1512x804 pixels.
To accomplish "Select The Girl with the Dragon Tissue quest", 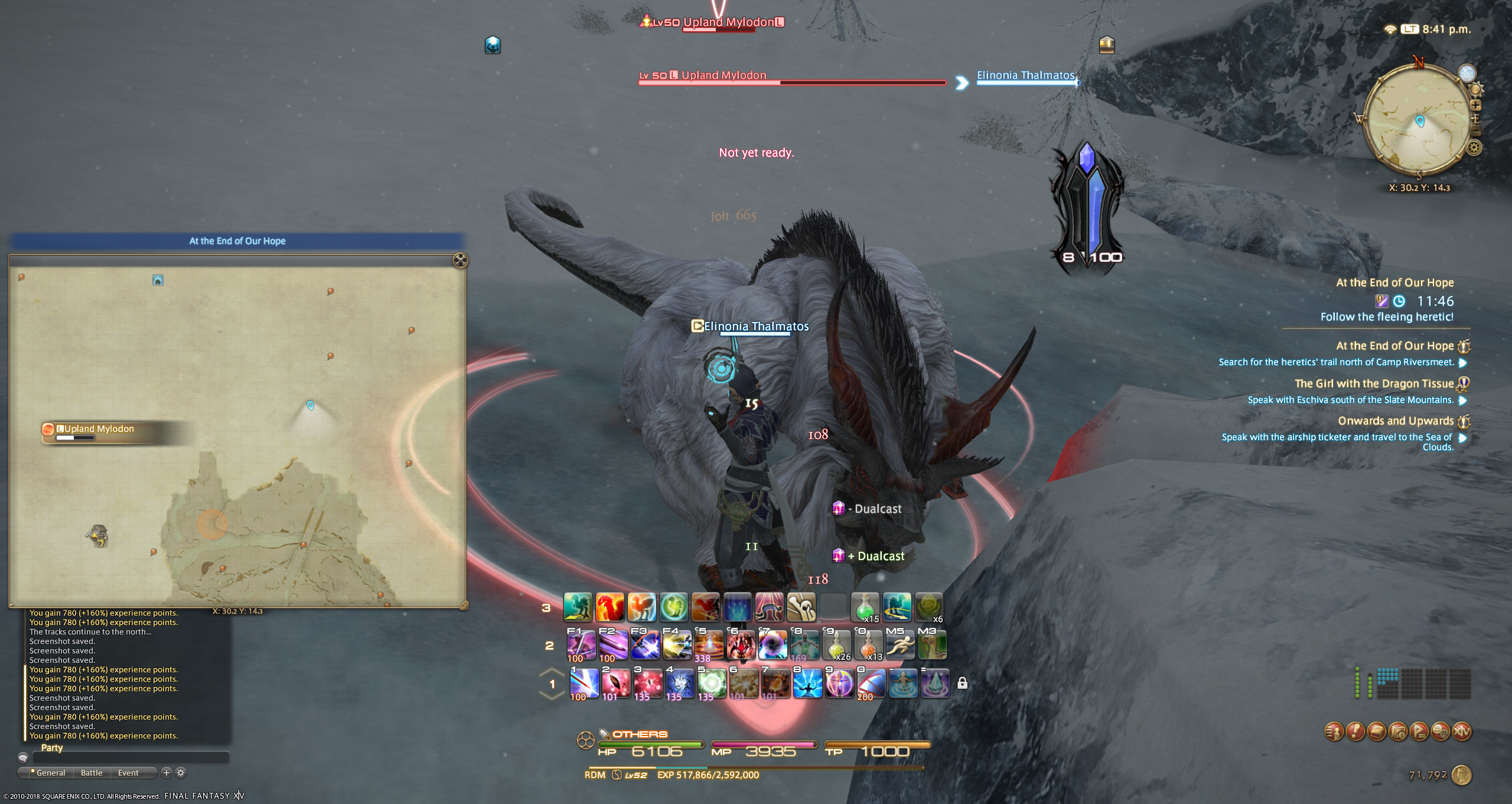I will (x=1374, y=384).
